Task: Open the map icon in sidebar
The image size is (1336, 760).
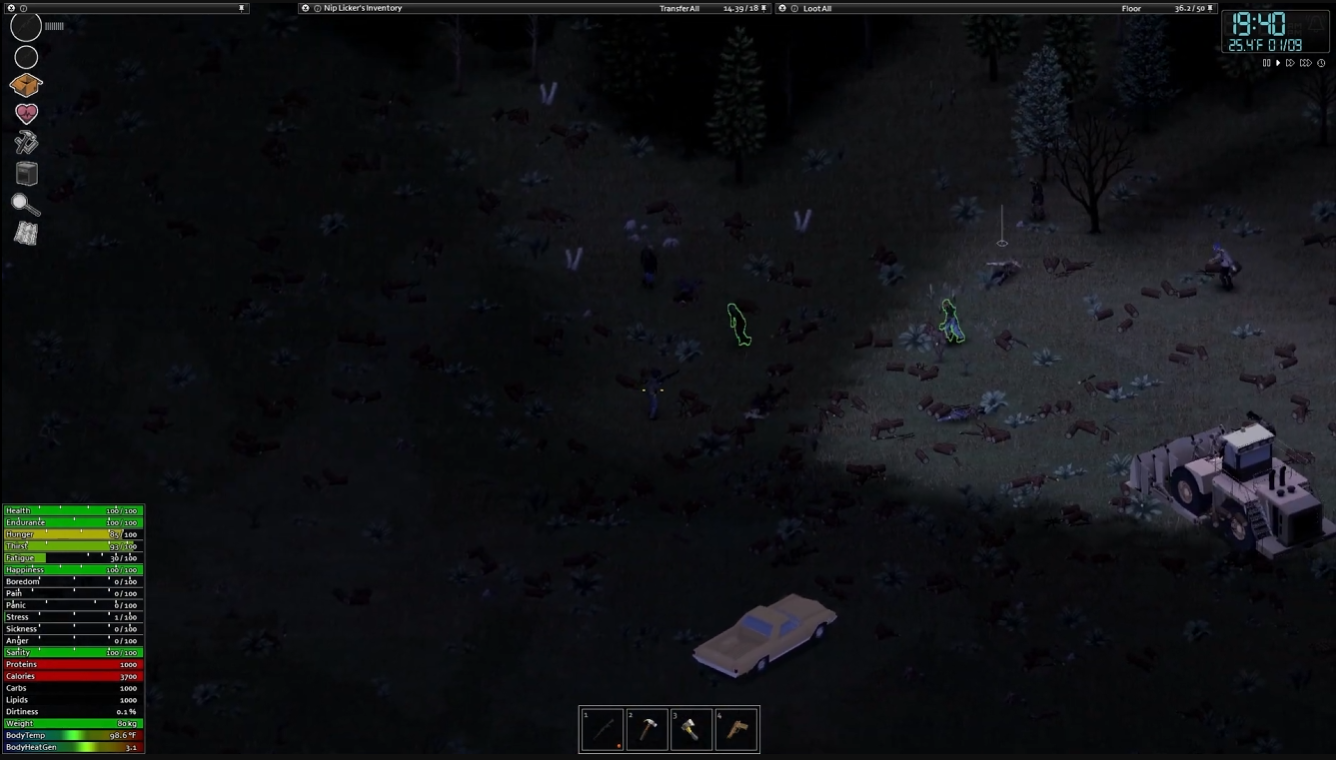Action: pyautogui.click(x=25, y=234)
